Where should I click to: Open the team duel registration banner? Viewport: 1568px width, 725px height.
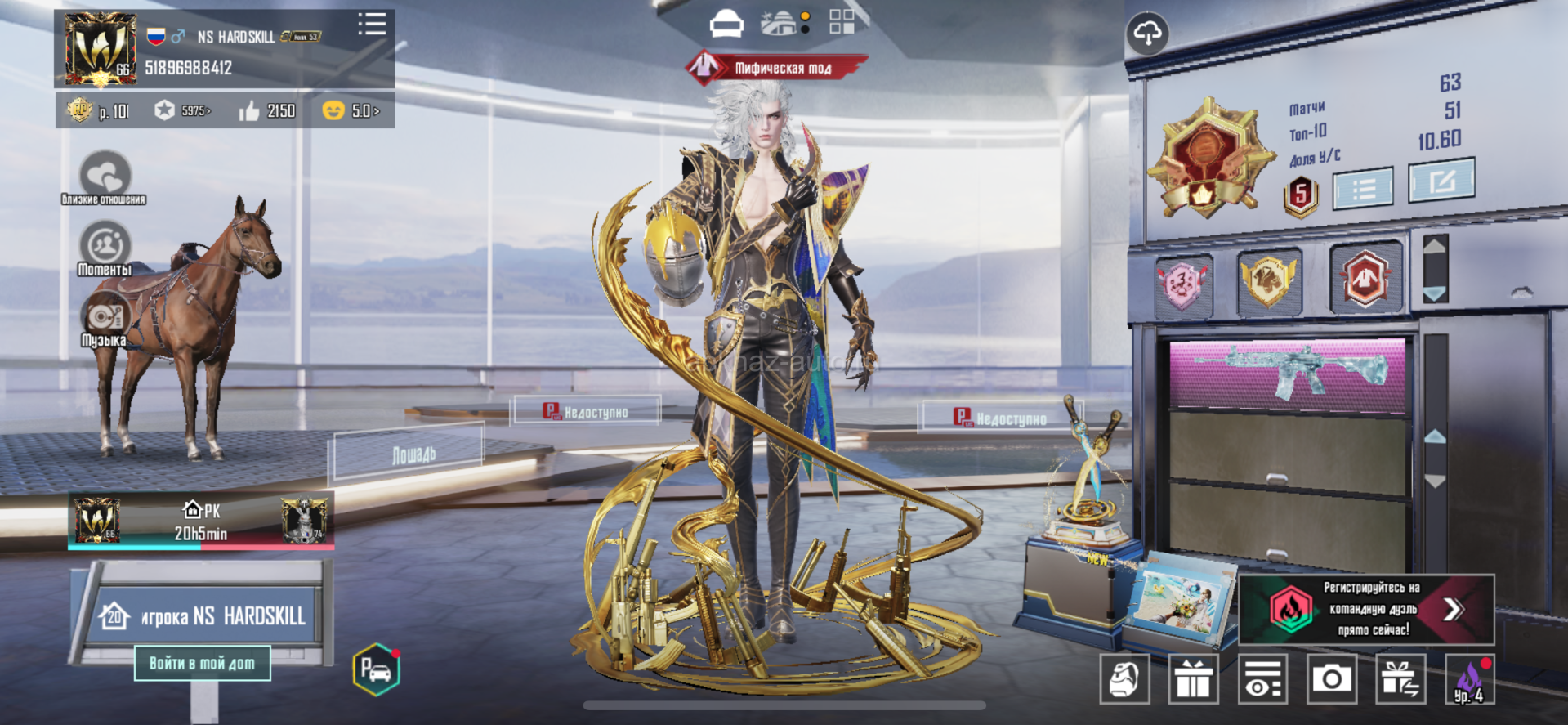point(1366,609)
